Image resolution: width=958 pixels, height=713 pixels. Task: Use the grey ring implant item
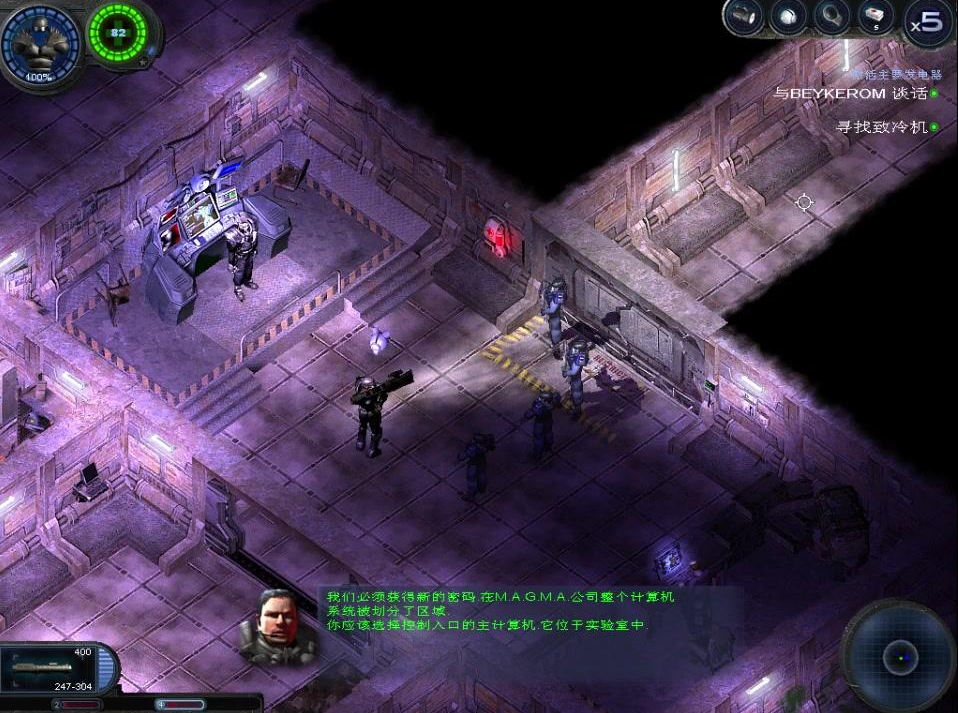pos(832,16)
